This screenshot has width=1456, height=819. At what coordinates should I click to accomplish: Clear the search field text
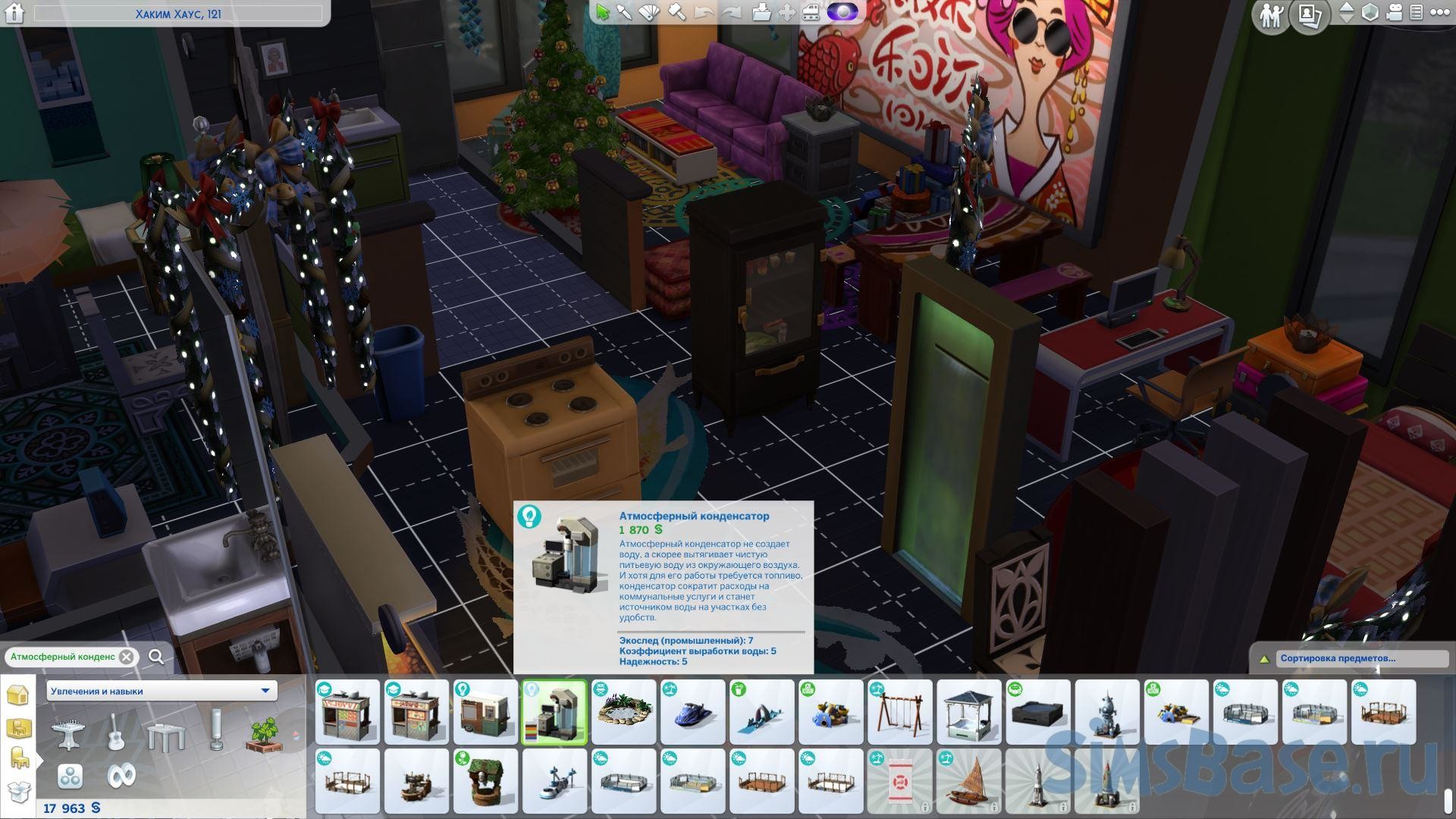[x=127, y=657]
